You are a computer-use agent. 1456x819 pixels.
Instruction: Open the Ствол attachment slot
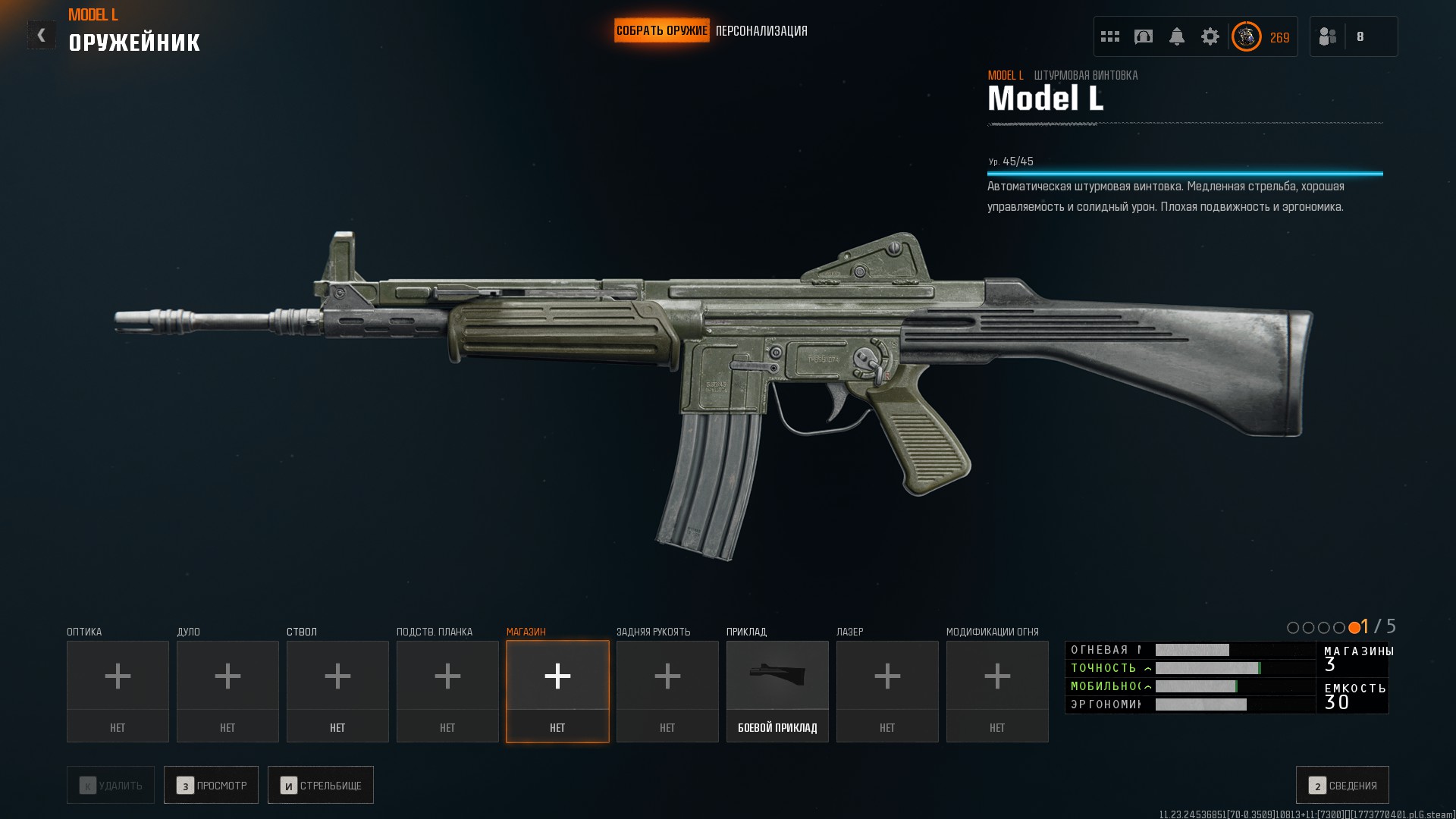337,691
